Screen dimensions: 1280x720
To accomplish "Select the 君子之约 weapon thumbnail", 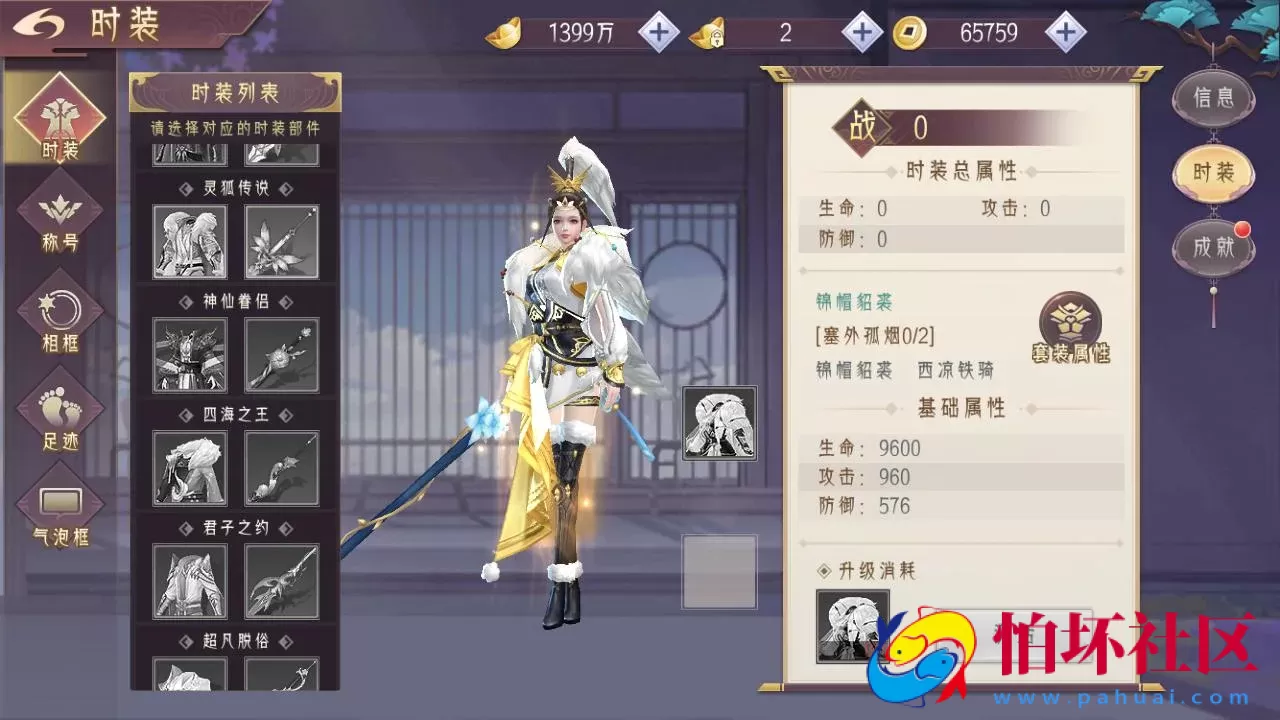I will (281, 580).
